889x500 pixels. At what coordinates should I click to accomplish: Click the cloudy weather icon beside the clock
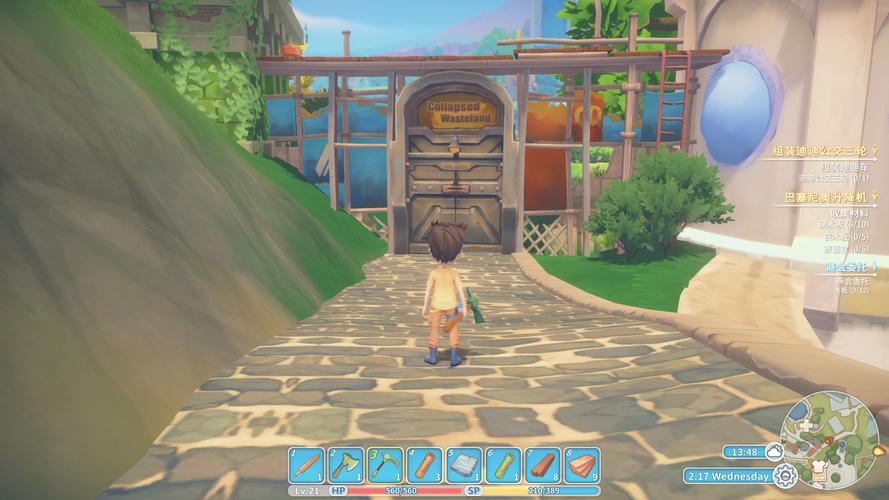[x=773, y=451]
